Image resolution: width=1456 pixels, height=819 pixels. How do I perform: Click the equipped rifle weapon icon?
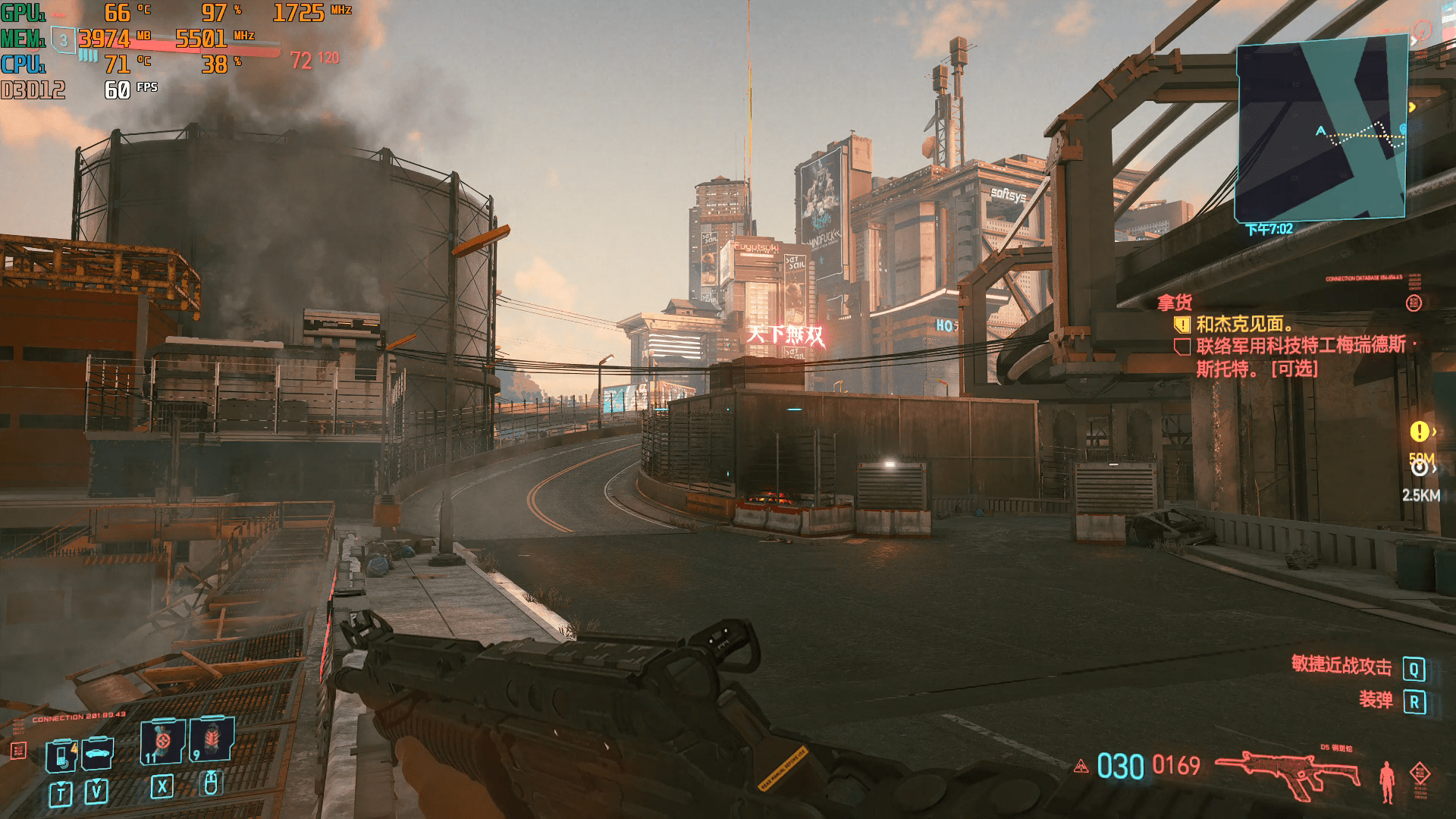pyautogui.click(x=1288, y=772)
